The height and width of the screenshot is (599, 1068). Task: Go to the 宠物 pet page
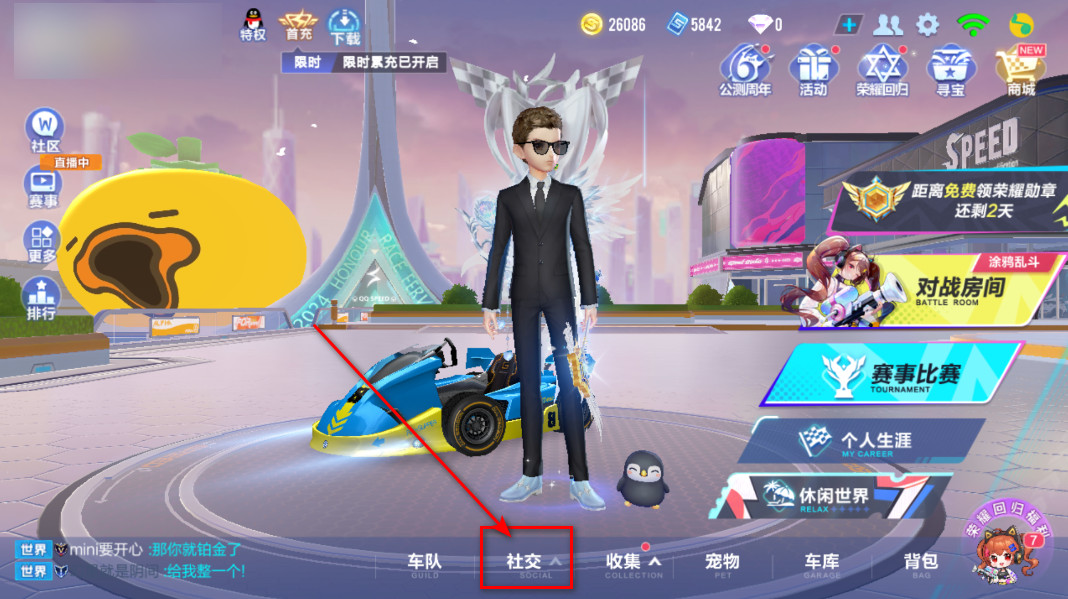point(722,563)
